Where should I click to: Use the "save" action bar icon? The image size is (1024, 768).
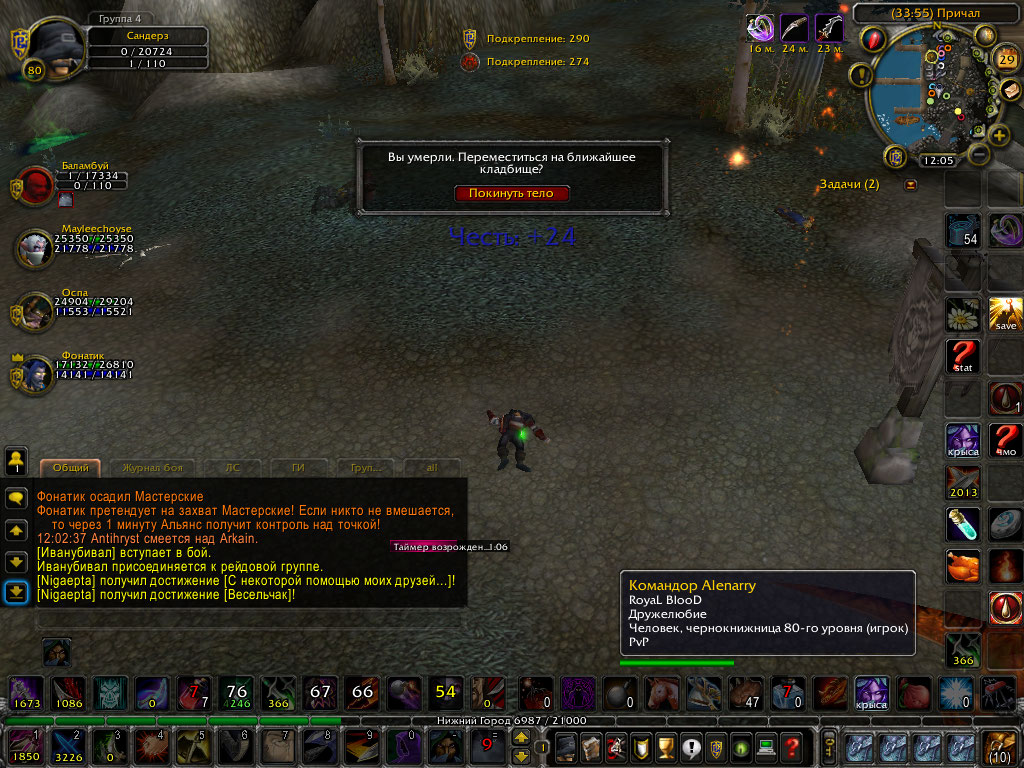1005,314
